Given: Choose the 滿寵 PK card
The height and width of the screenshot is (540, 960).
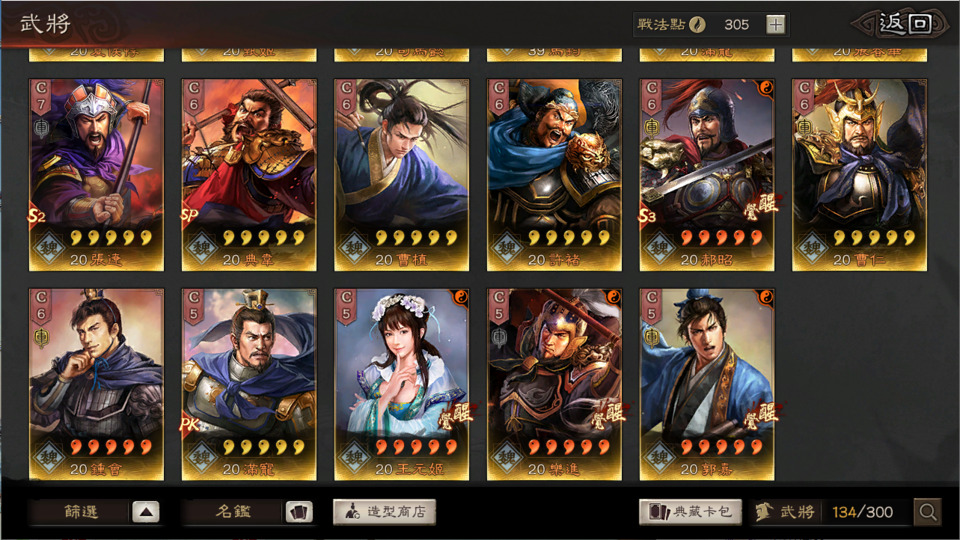Looking at the screenshot, I should point(249,384).
